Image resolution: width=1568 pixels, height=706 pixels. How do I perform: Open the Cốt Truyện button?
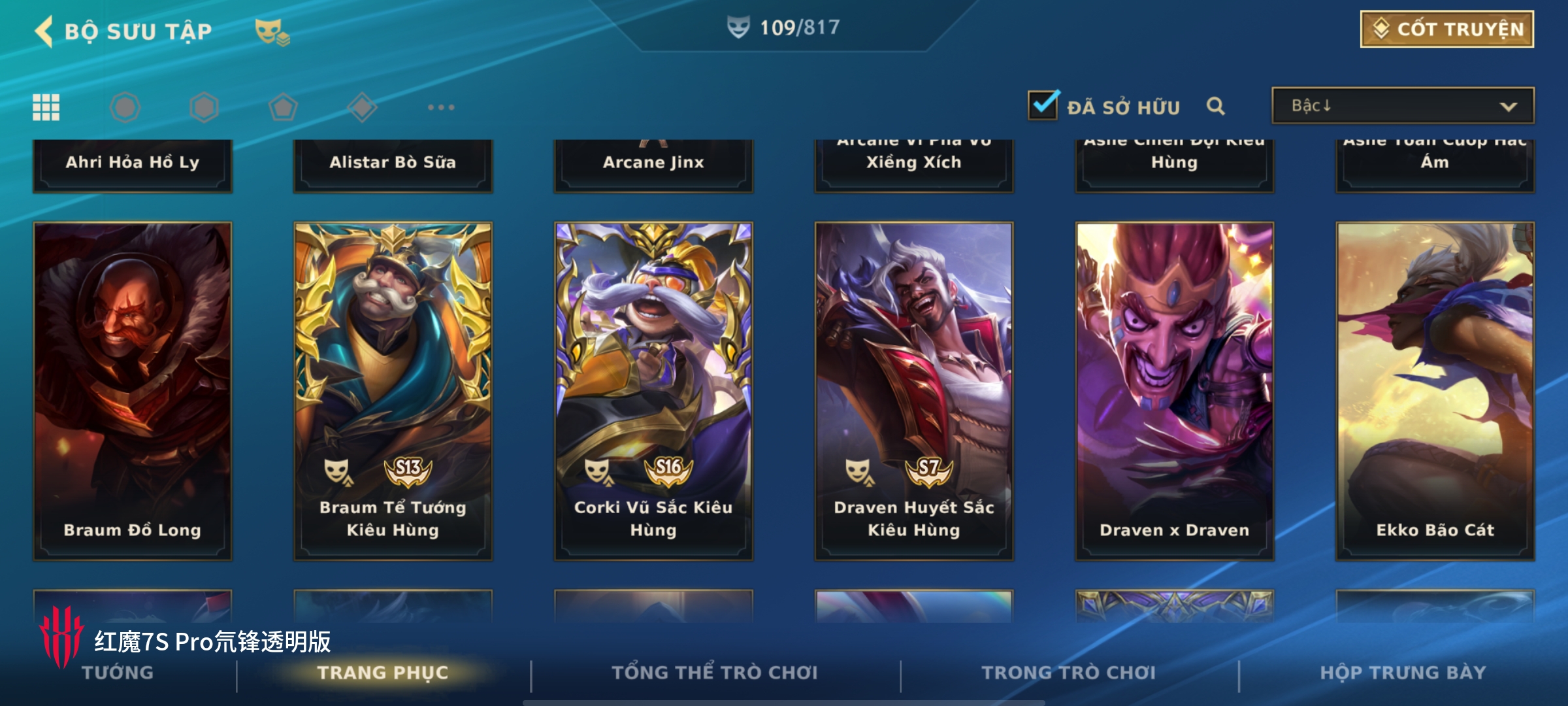tap(1446, 29)
